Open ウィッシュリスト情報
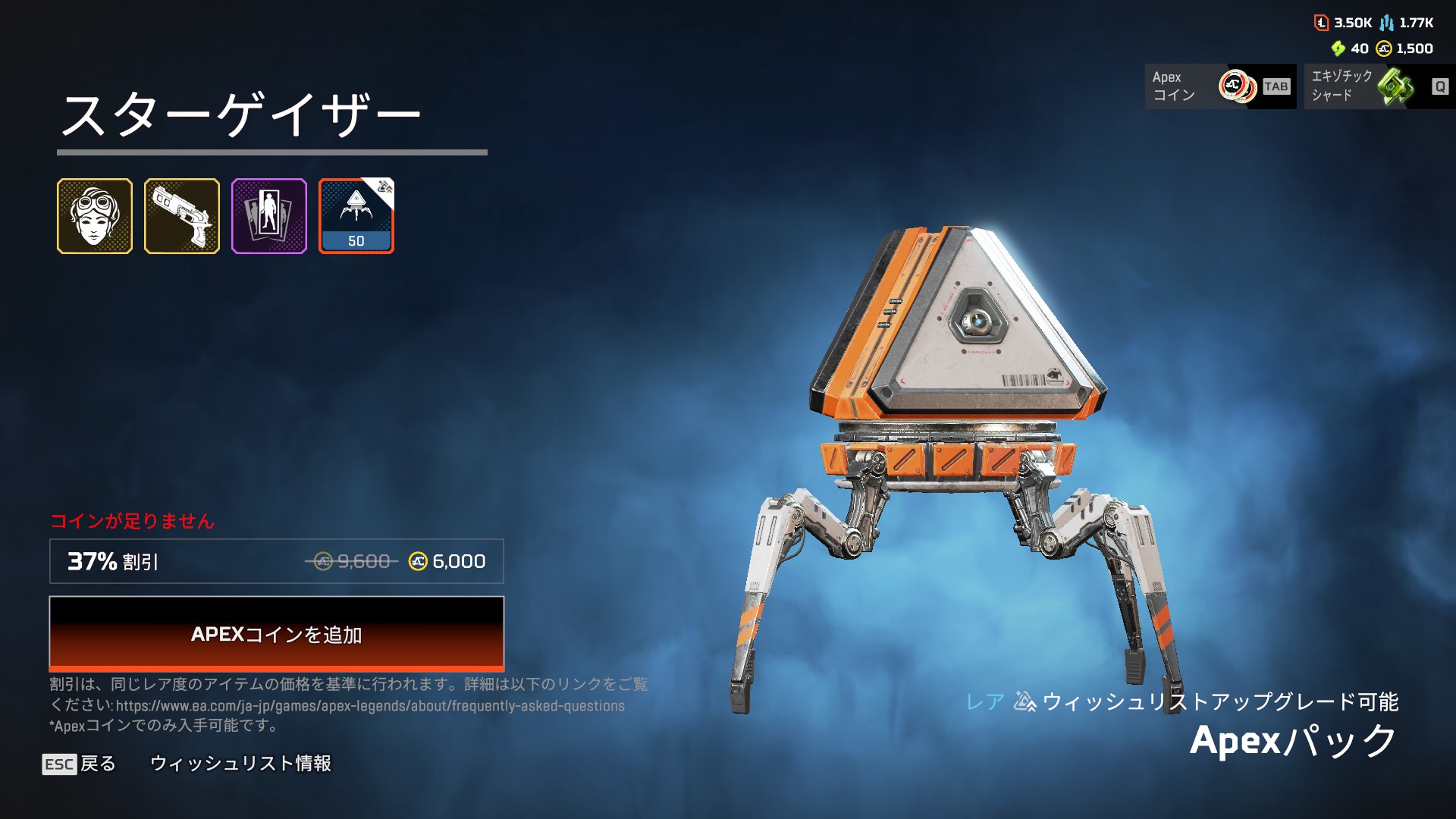This screenshot has width=1456, height=819. click(x=240, y=764)
